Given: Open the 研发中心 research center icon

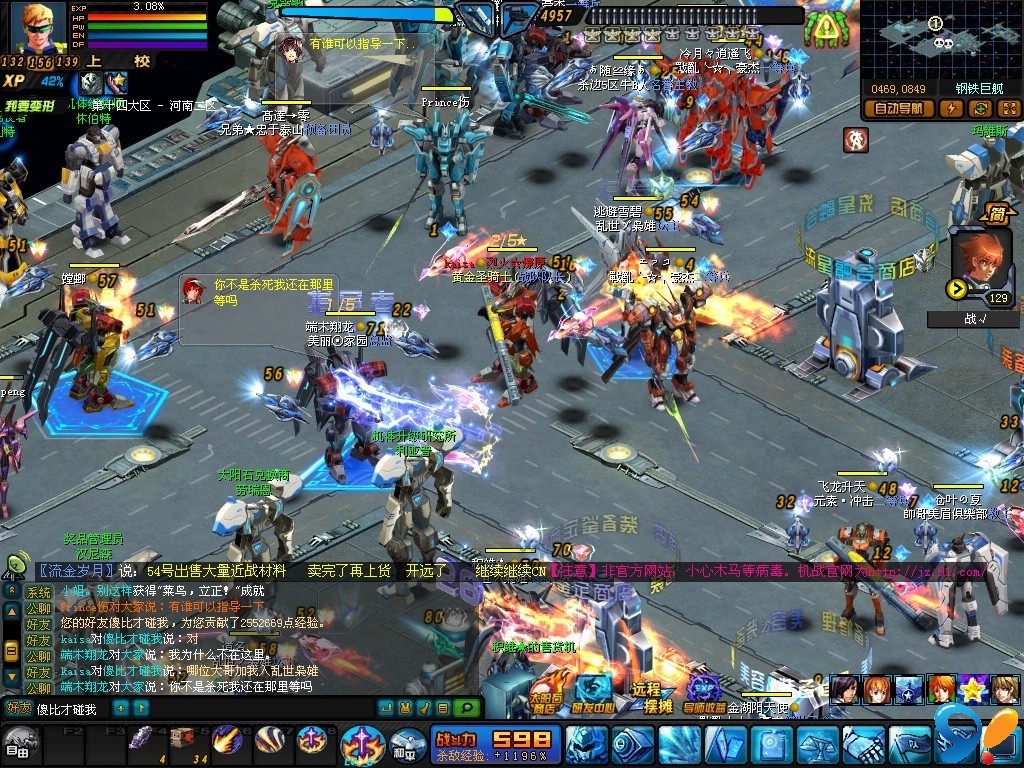Looking at the screenshot, I should tap(593, 692).
